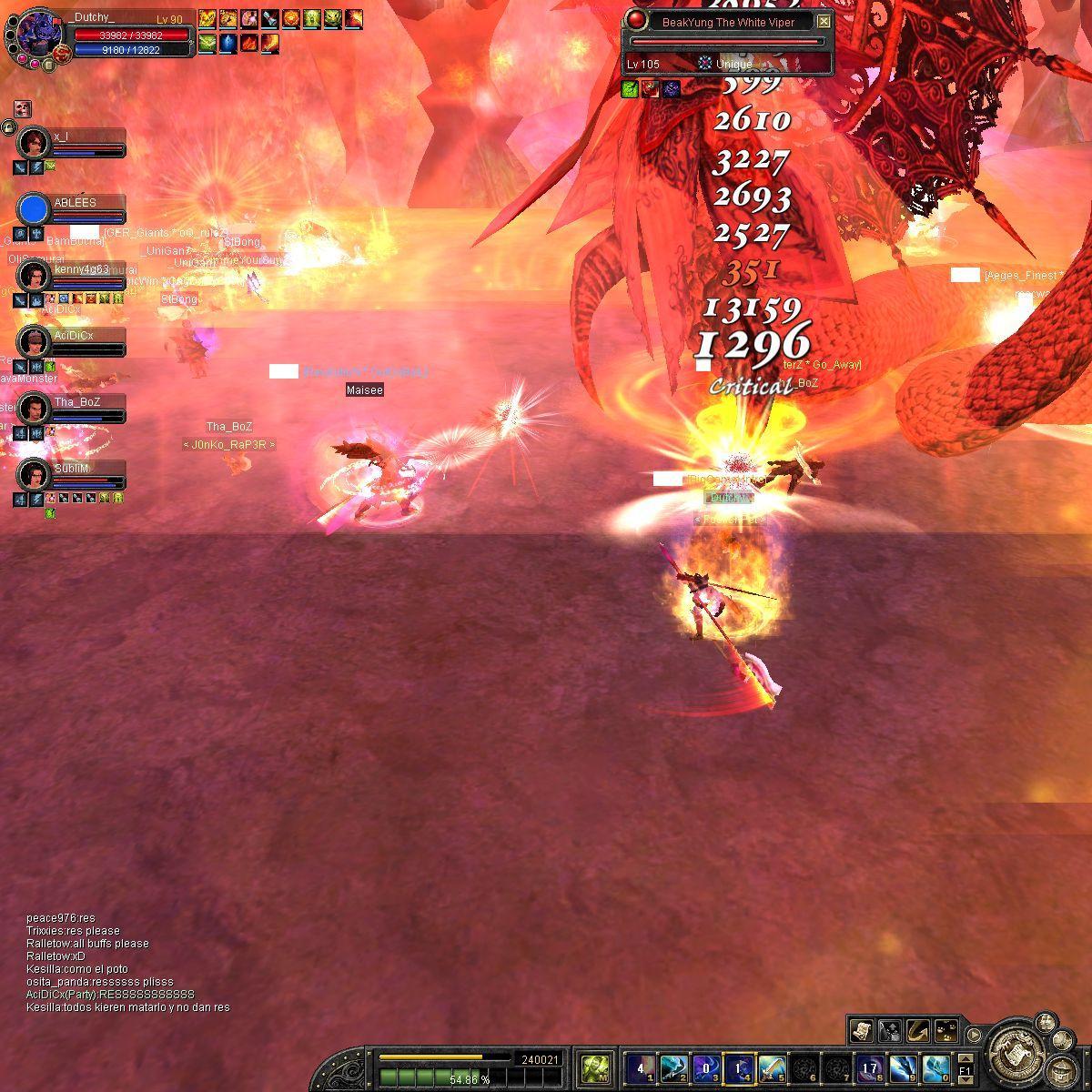Close the BeakYung target window
This screenshot has width=1092, height=1092.
(x=824, y=22)
